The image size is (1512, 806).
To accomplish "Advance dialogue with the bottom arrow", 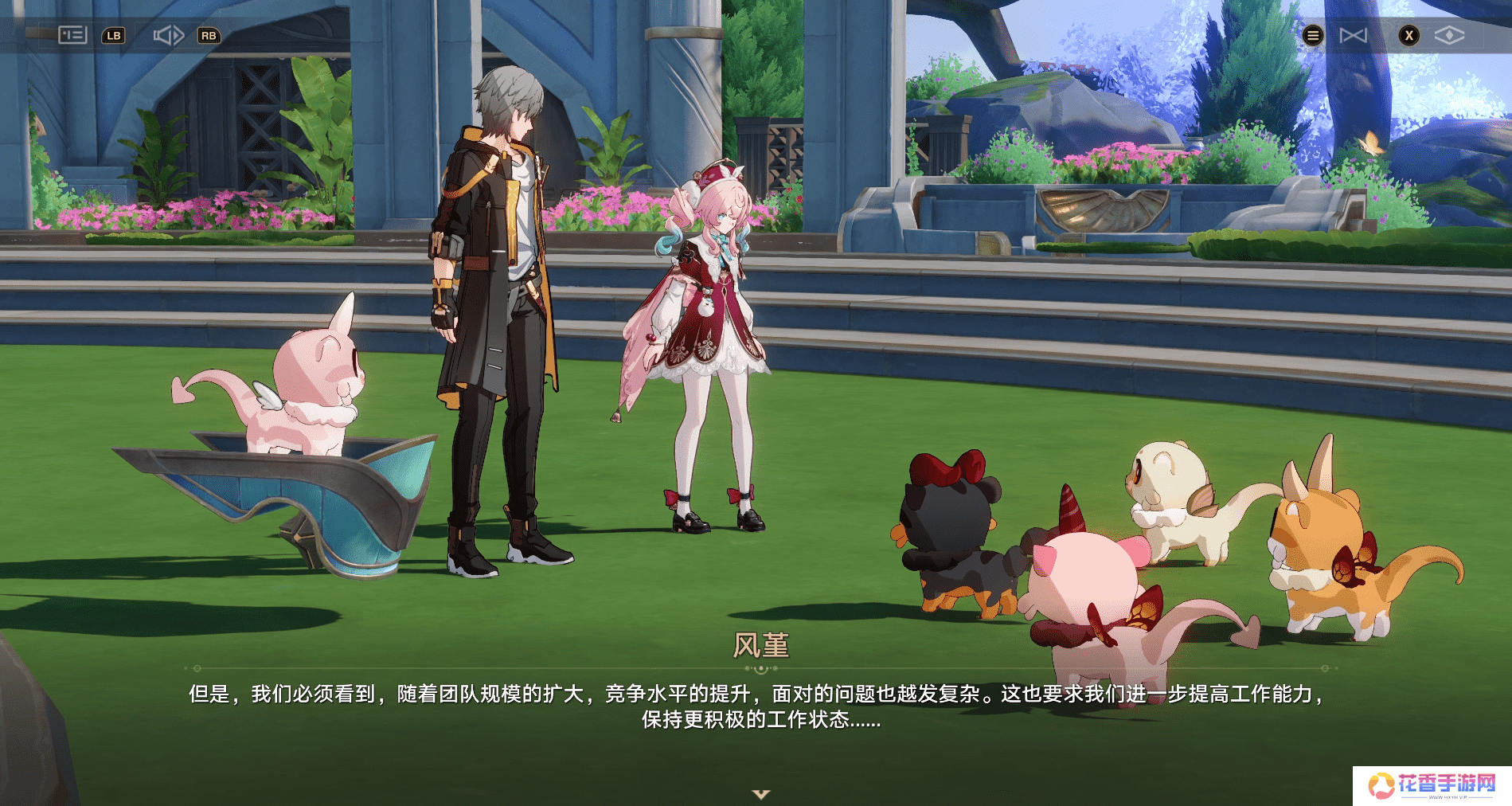I will click(x=761, y=794).
